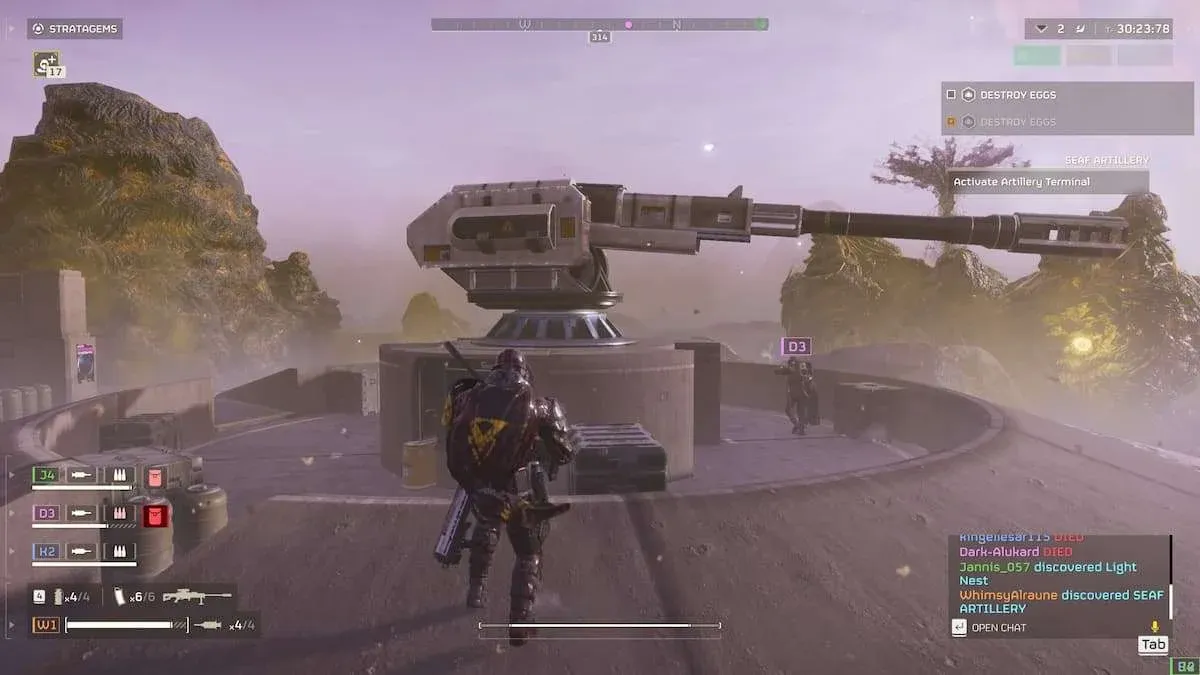1200x675 pixels.
Task: Click the sample counter icon showing 17
Action: (46, 64)
